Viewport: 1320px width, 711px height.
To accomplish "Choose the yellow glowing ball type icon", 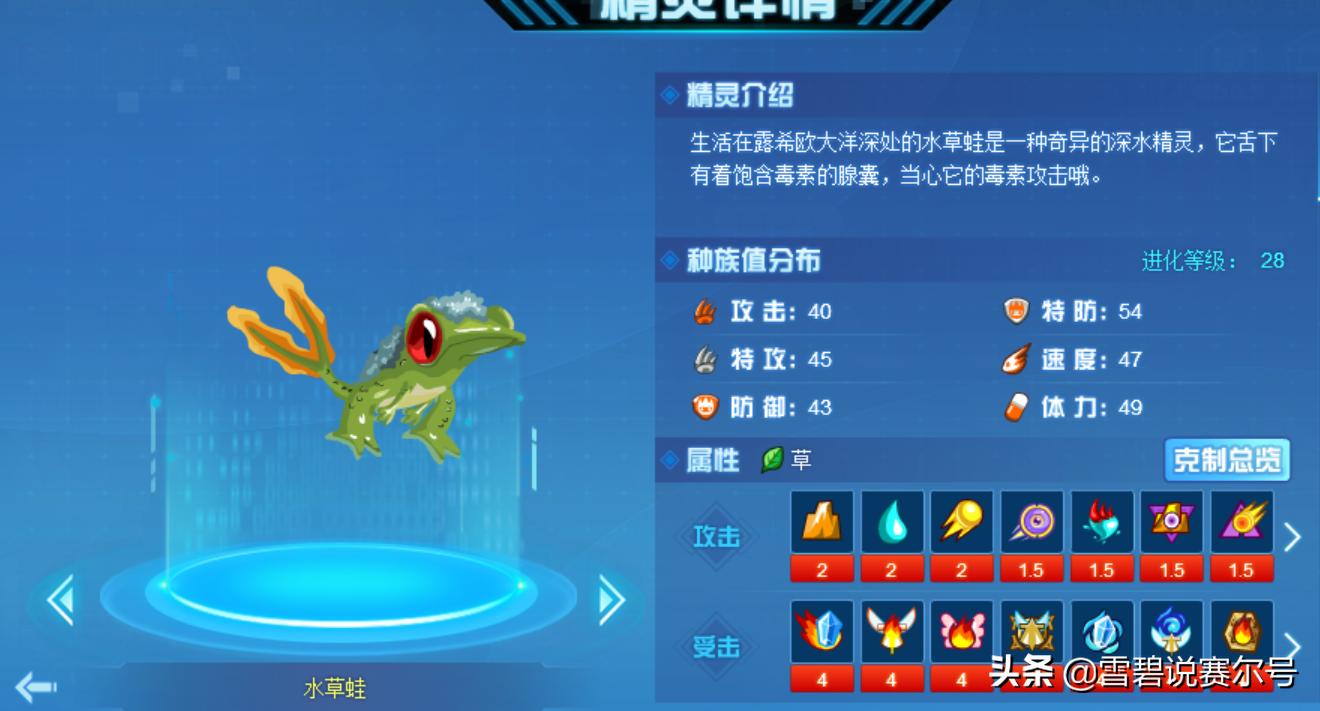I will (962, 522).
